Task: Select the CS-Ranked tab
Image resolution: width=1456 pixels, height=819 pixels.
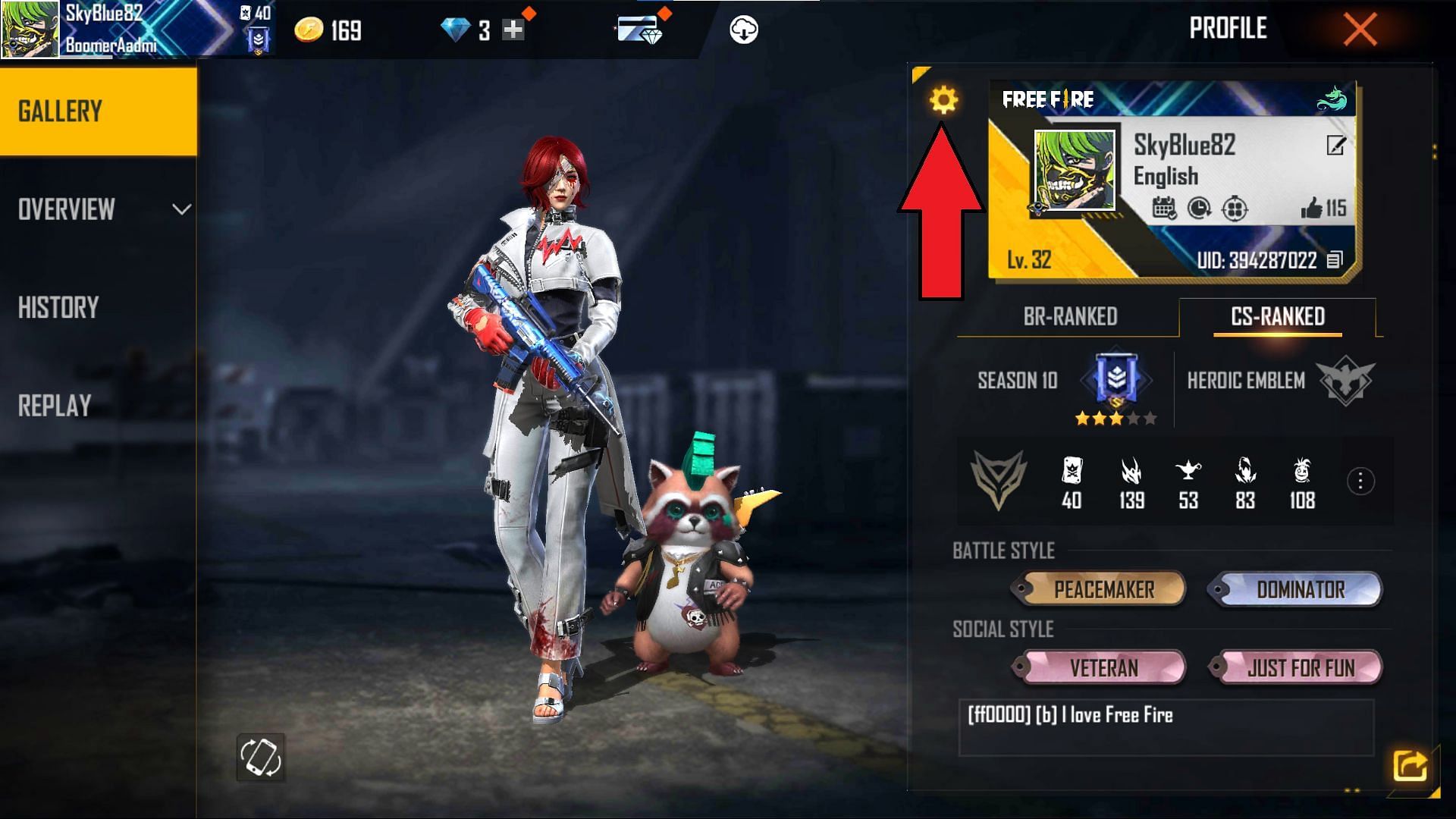Action: pos(1278,316)
